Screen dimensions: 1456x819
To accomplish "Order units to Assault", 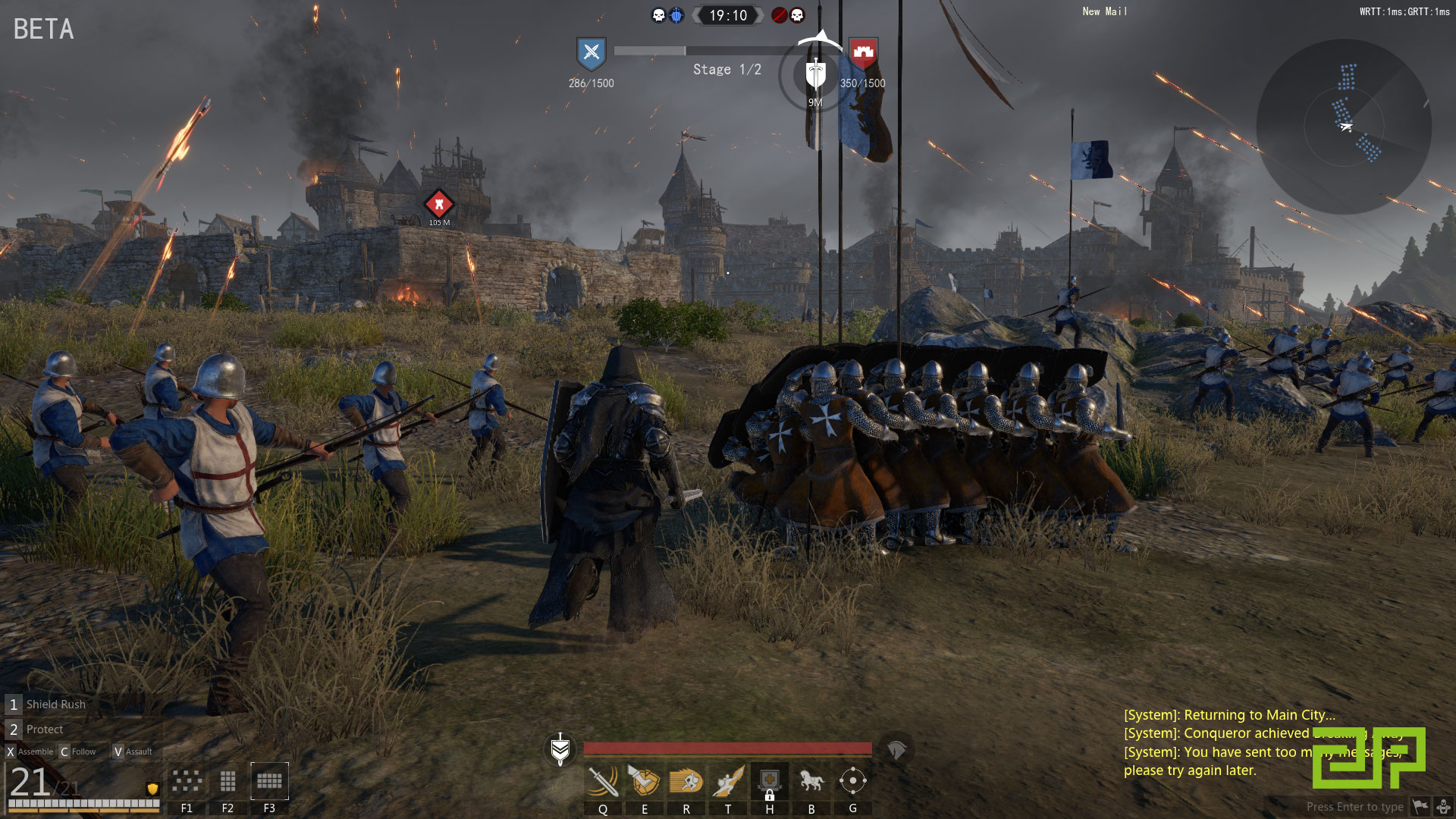I will [x=133, y=752].
